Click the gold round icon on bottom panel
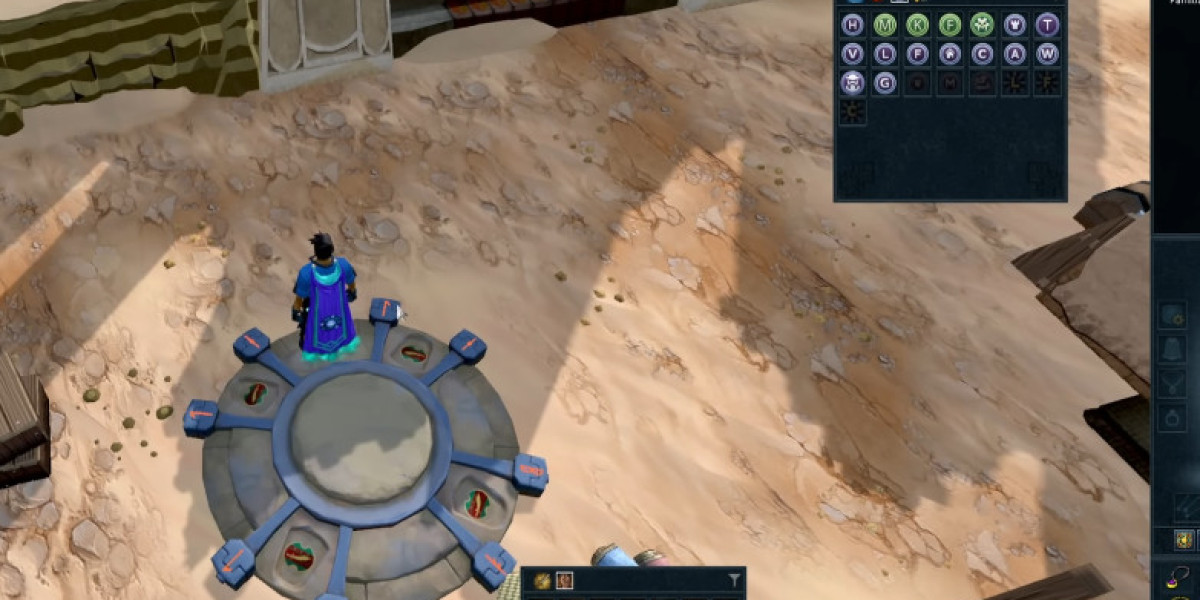 (542, 580)
